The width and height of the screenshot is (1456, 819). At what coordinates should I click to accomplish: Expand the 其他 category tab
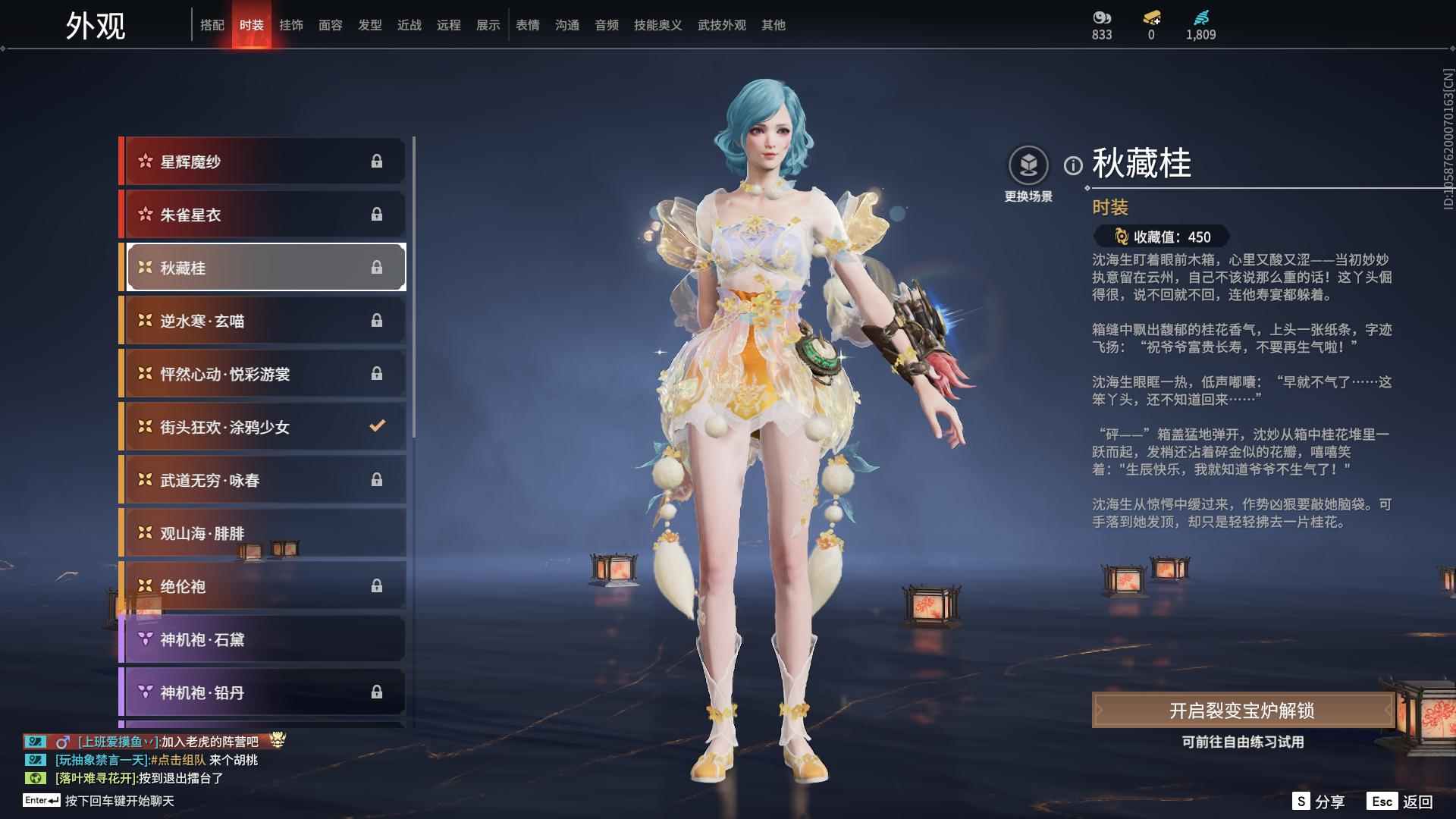(773, 24)
